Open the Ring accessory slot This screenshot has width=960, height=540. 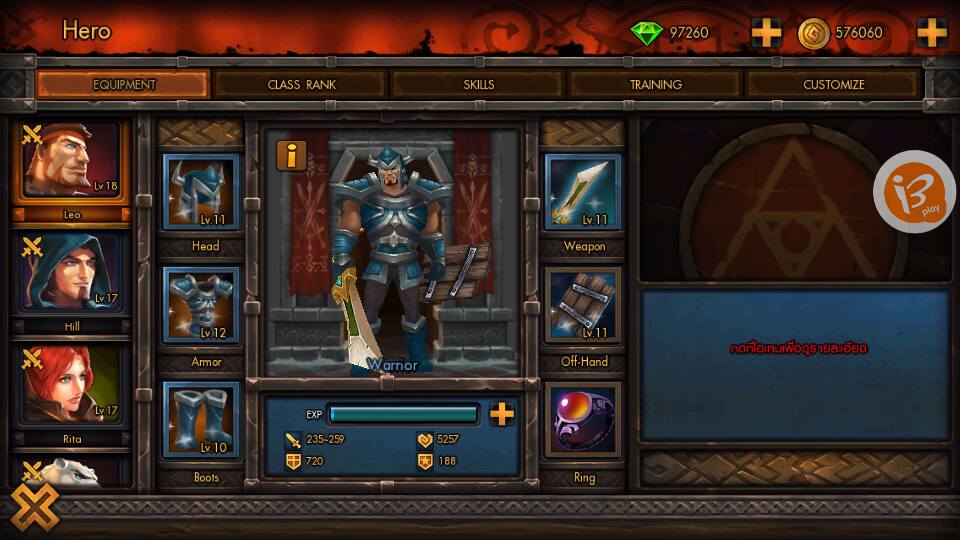(x=583, y=421)
